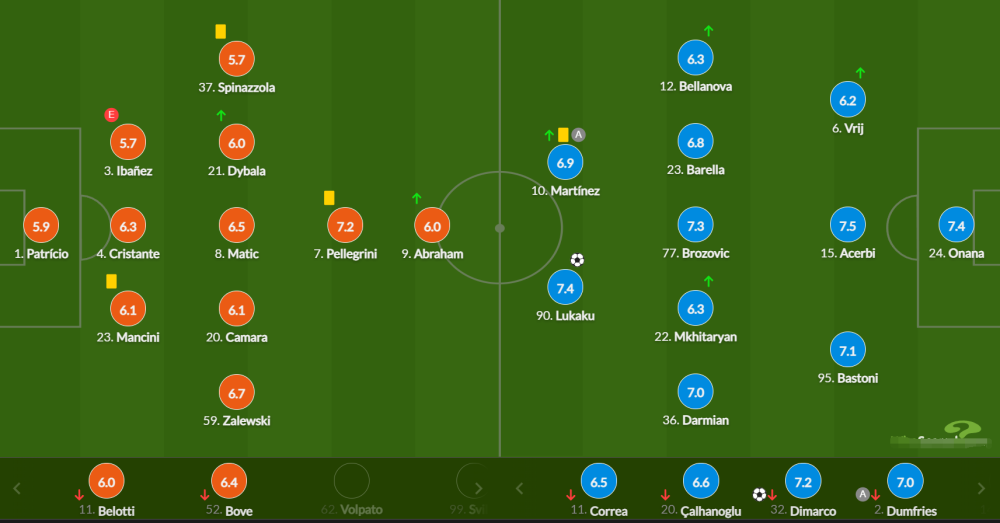This screenshot has height=523, width=1000.
Task: Open substitute Dimarco's 7.2 rating circle
Action: 803,482
